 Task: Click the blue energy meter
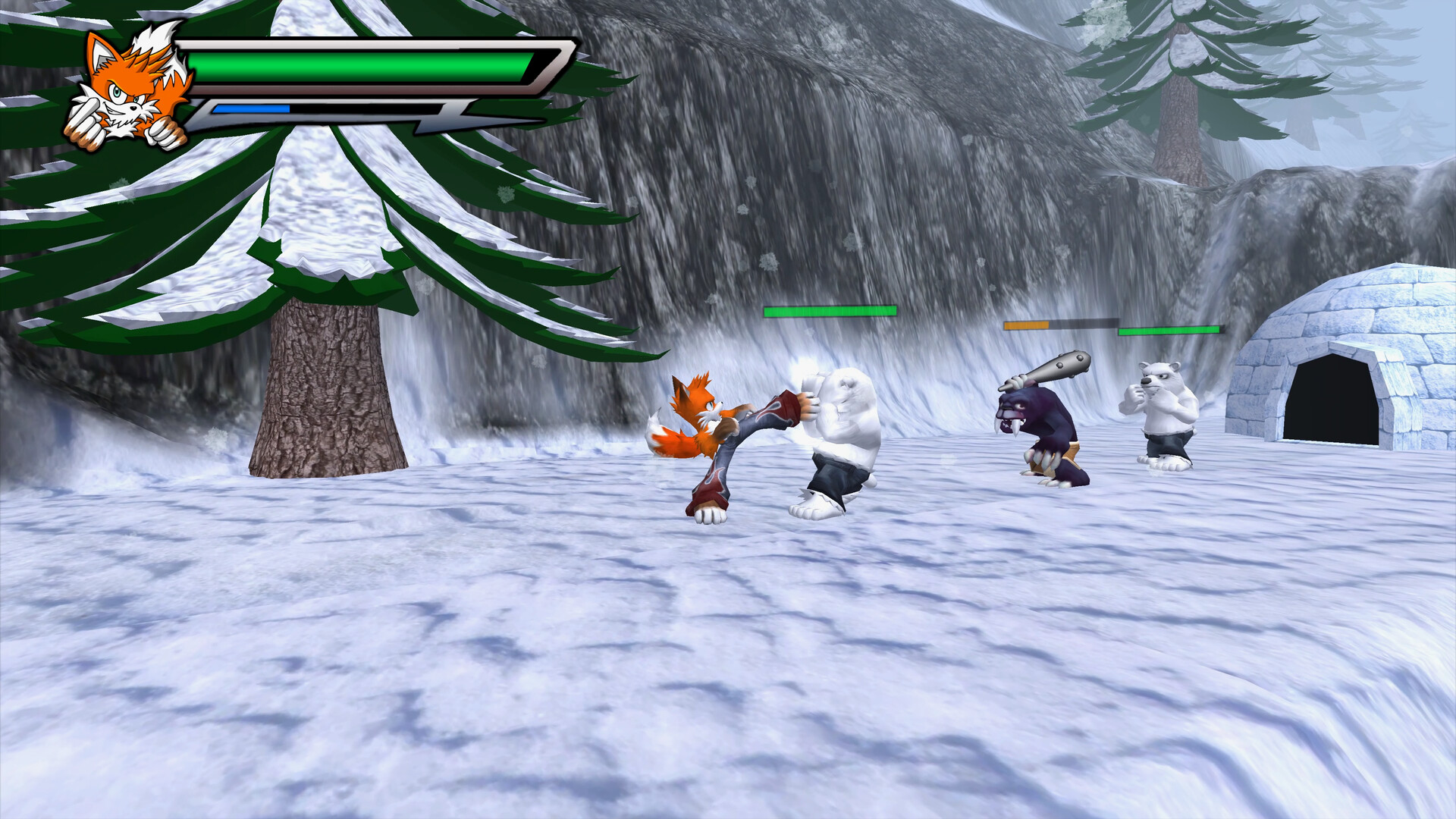tap(250, 107)
